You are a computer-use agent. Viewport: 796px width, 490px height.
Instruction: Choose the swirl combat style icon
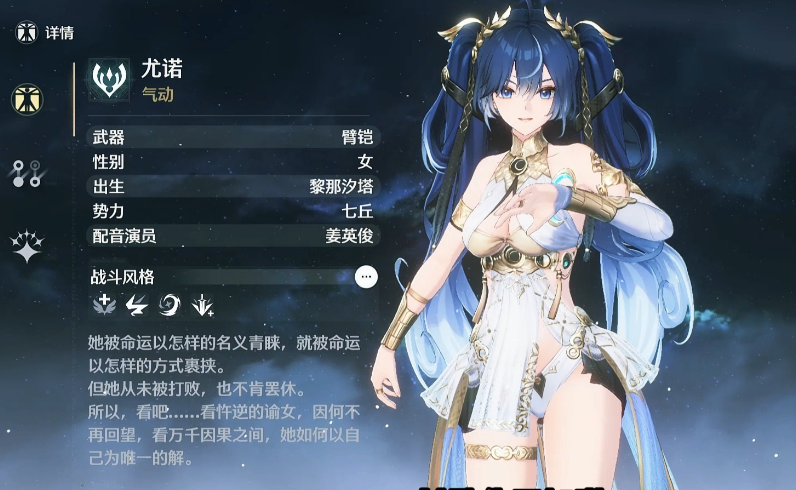coord(169,305)
